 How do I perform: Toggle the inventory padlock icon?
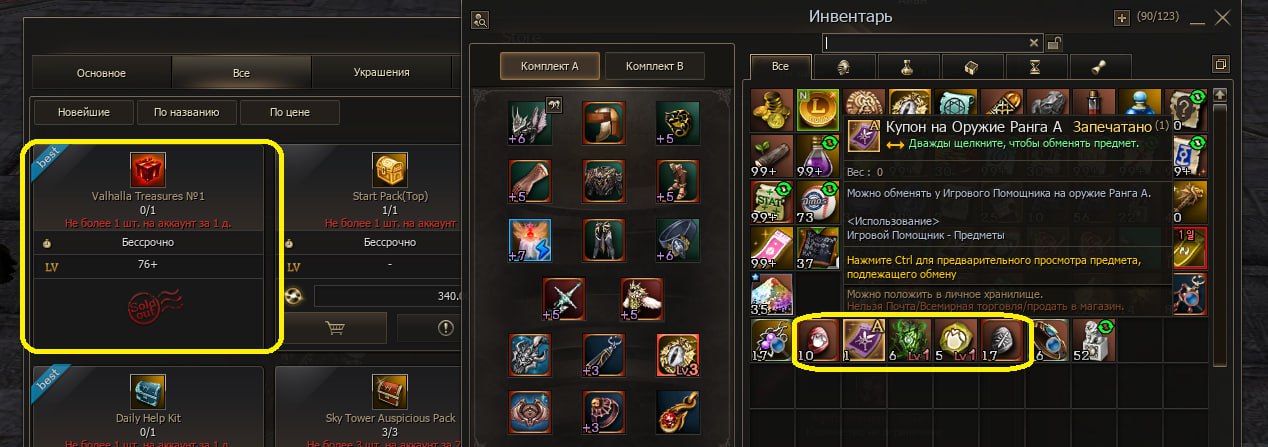pos(1053,43)
